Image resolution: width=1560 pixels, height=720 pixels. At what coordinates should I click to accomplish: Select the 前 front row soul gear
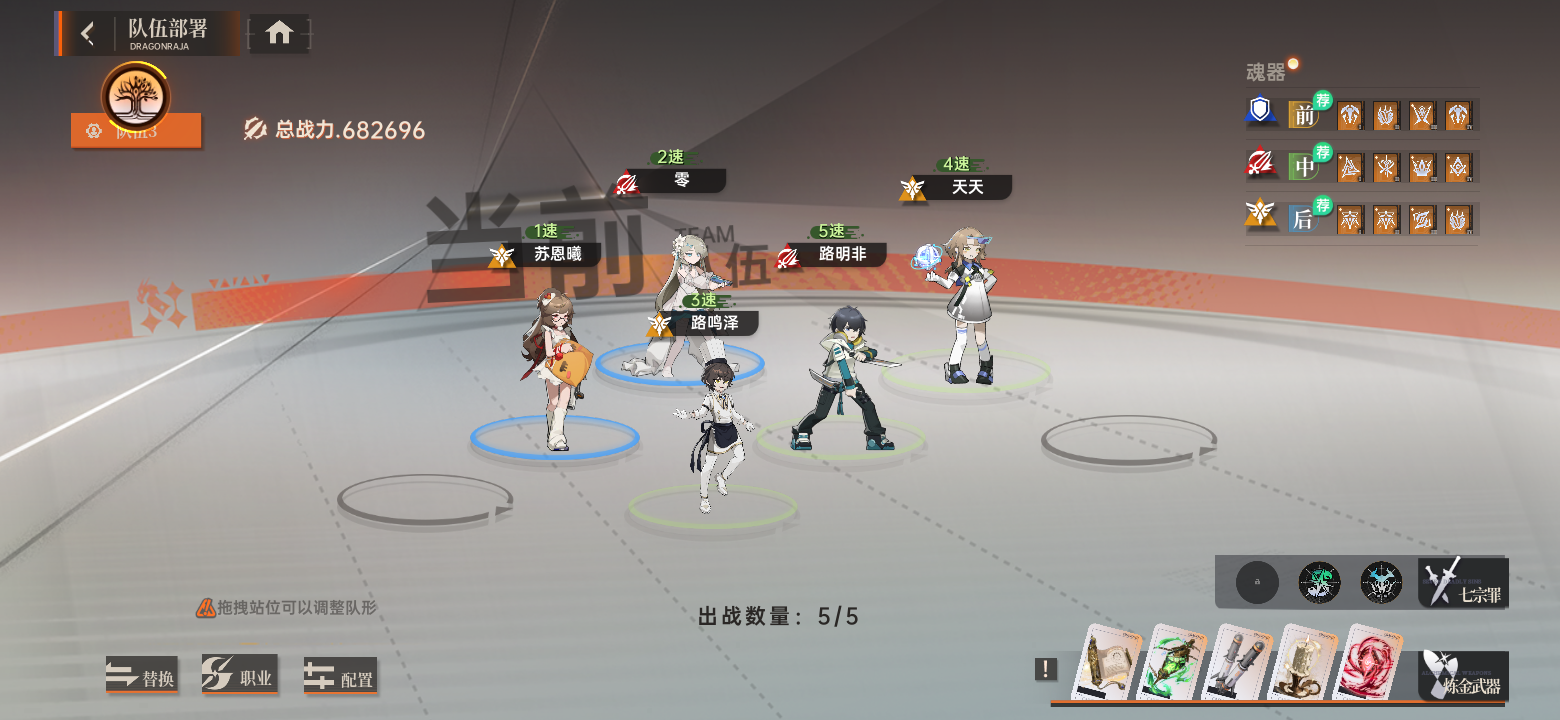[x=1304, y=115]
